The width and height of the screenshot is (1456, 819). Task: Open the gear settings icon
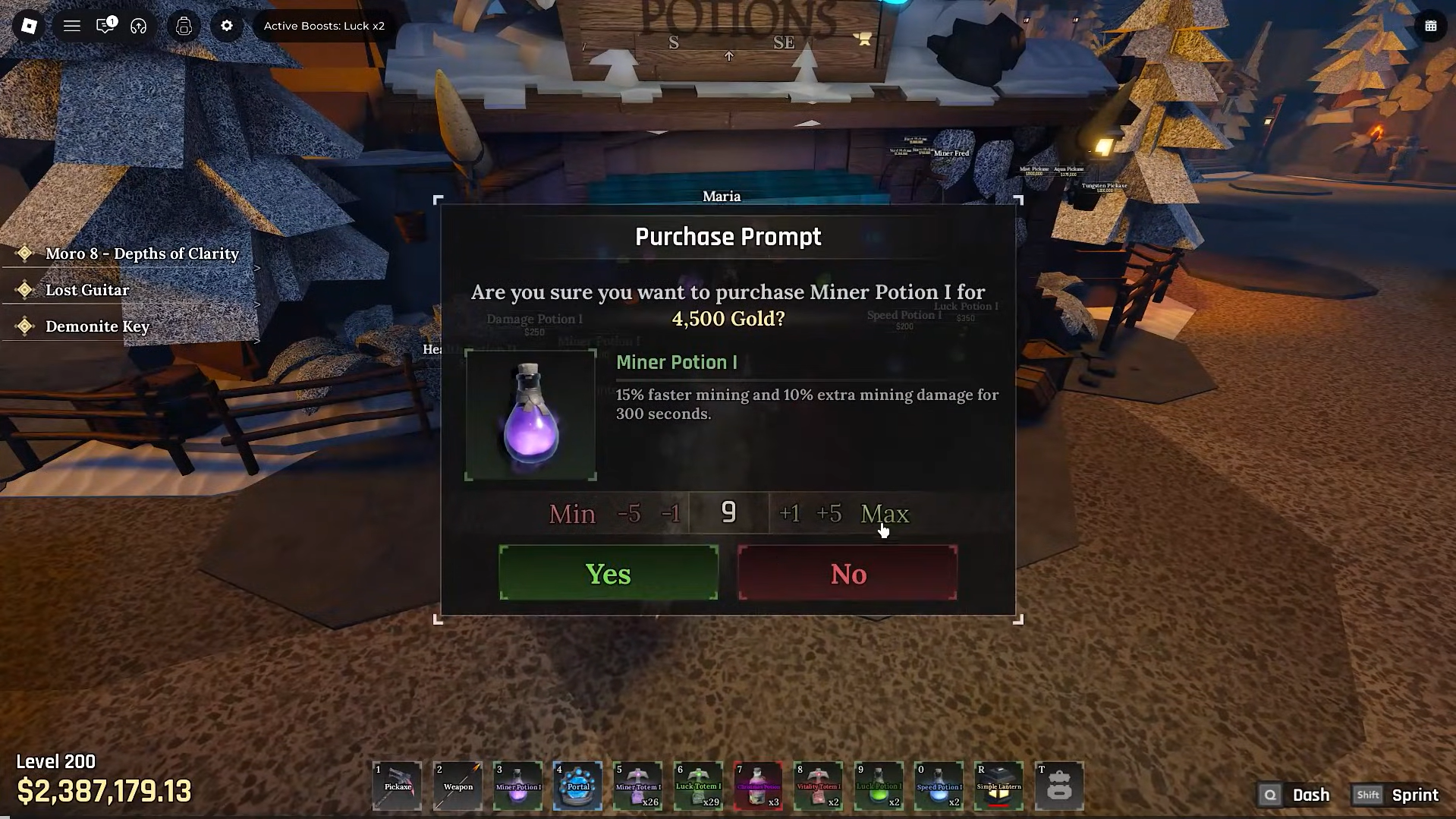click(227, 26)
